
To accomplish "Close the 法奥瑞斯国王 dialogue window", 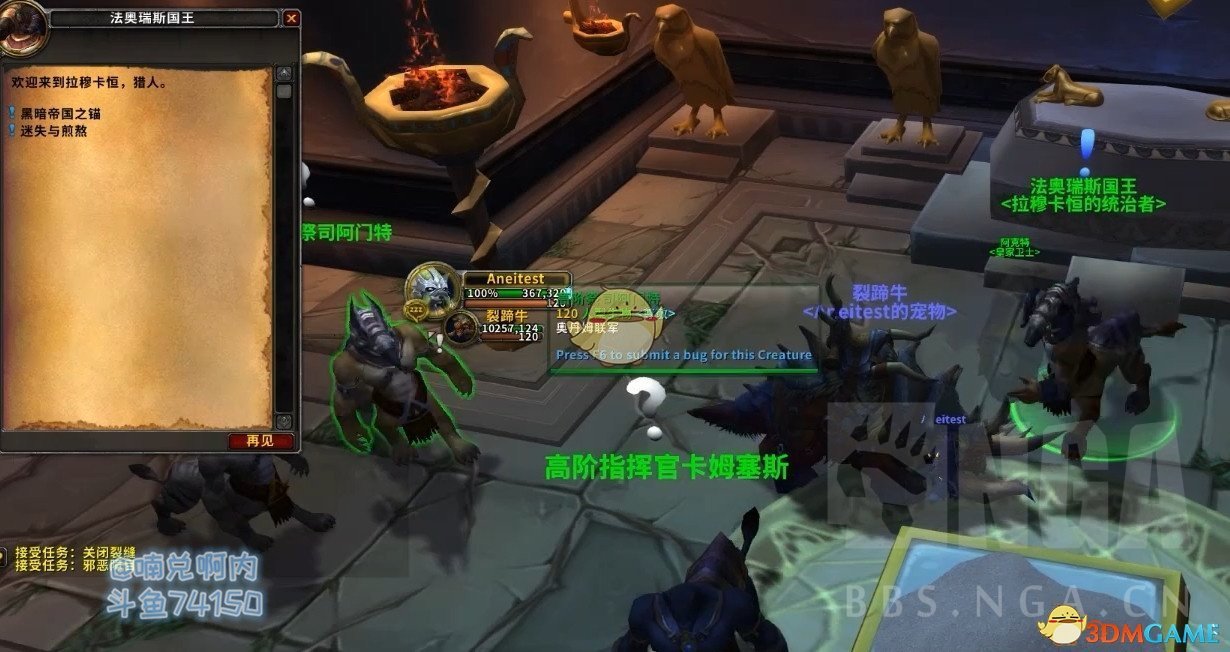I will 291,18.
